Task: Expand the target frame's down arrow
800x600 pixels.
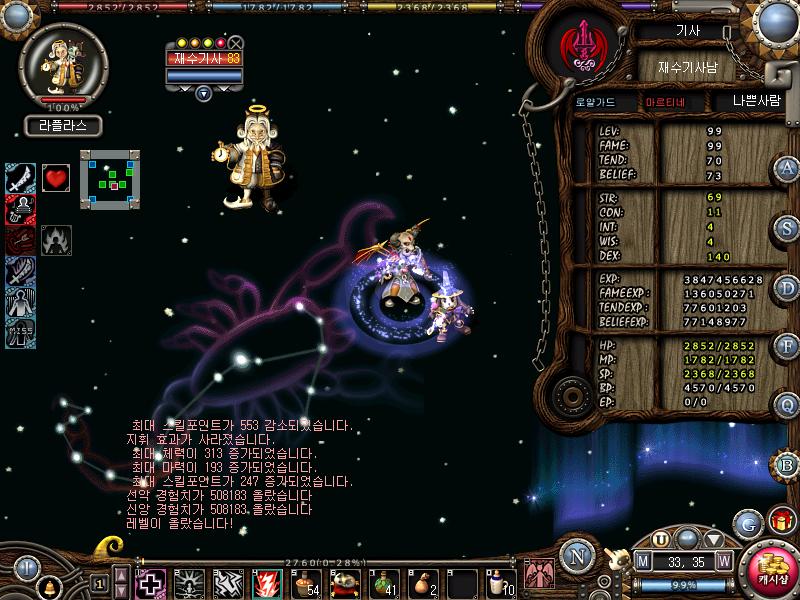Action: click(204, 93)
